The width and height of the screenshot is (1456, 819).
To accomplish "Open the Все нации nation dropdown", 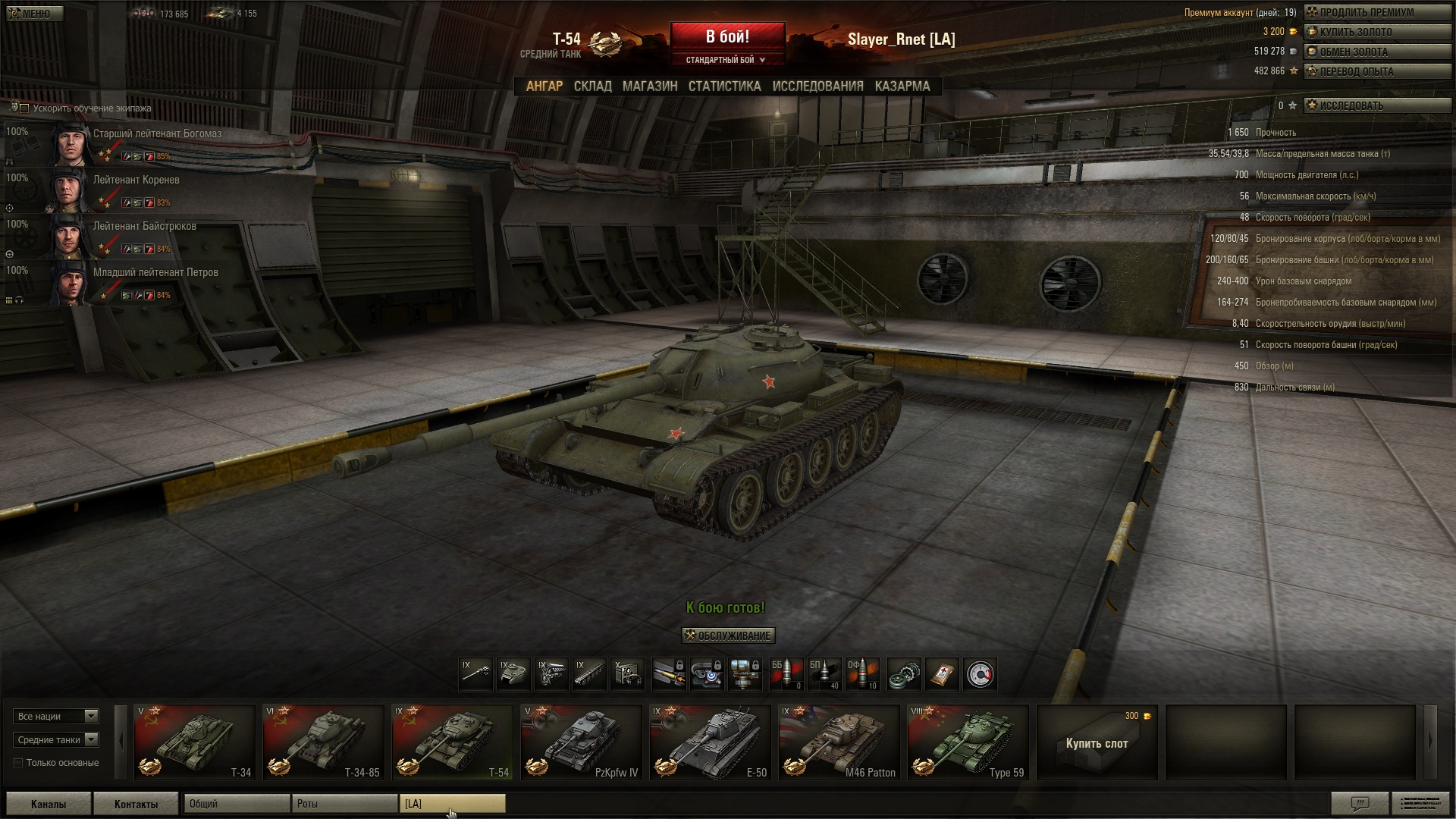I will point(56,716).
